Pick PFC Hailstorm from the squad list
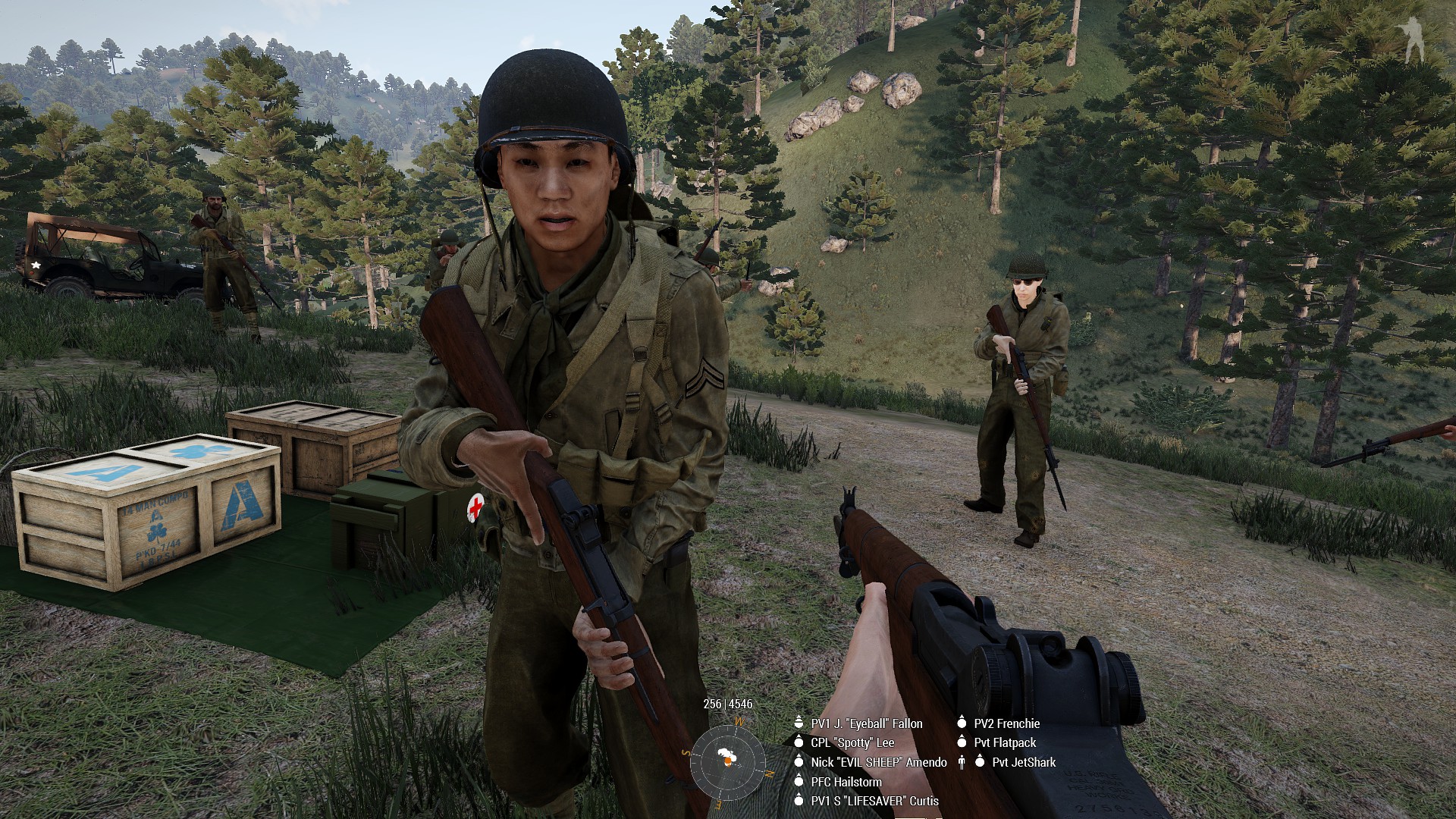The height and width of the screenshot is (819, 1456). [846, 781]
